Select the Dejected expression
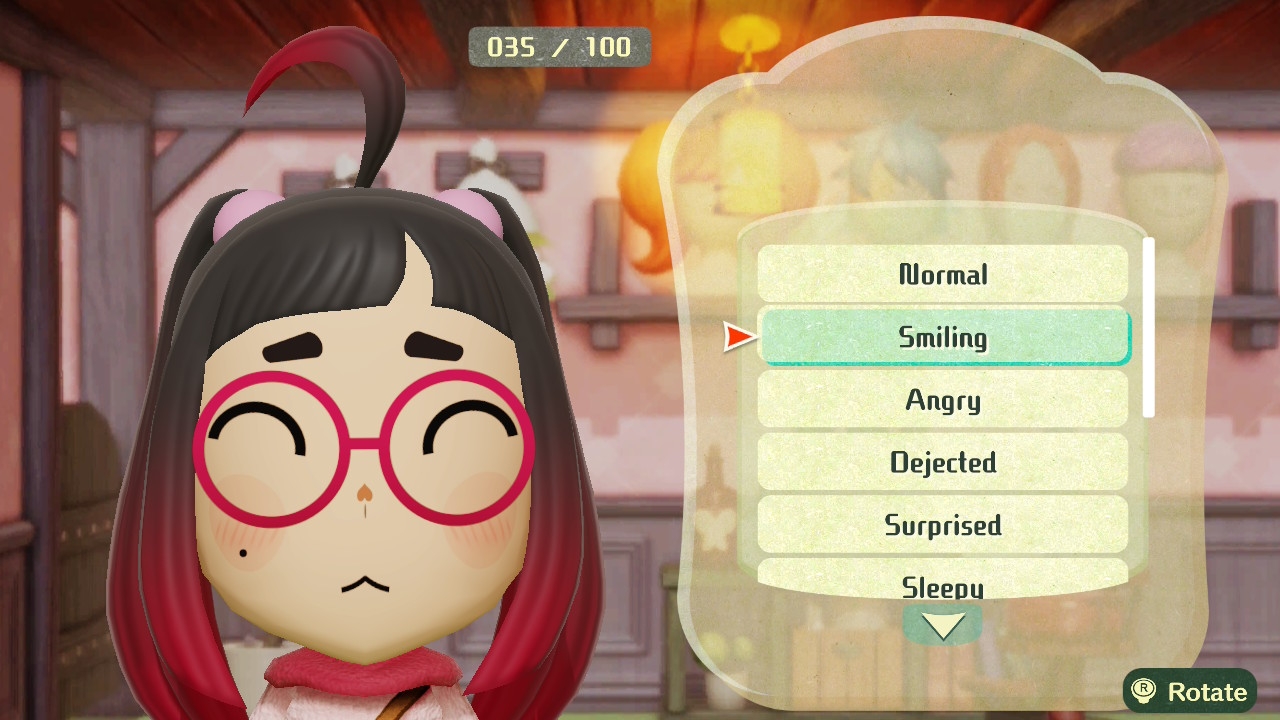 [943, 462]
